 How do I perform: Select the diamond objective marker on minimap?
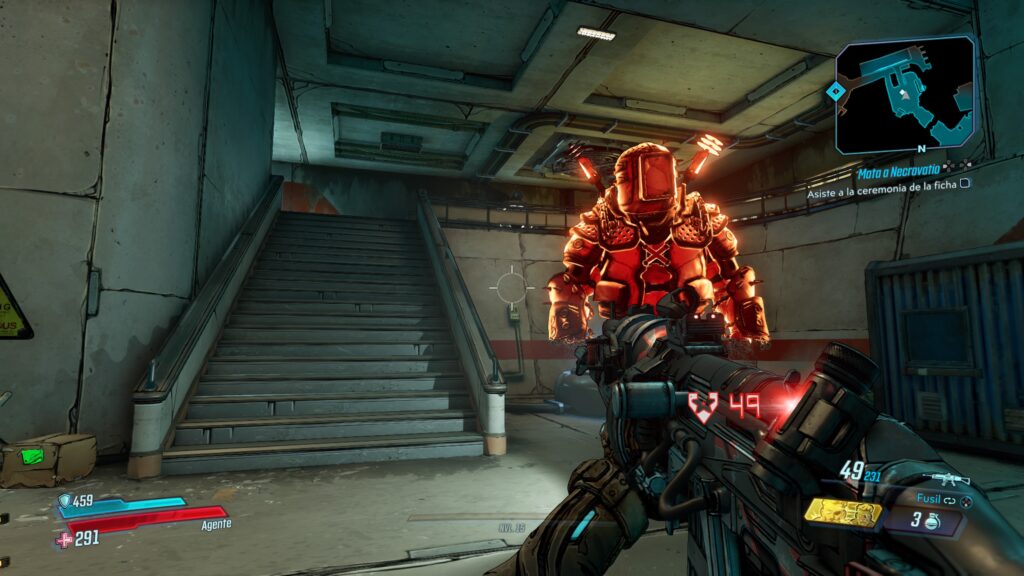[835, 91]
